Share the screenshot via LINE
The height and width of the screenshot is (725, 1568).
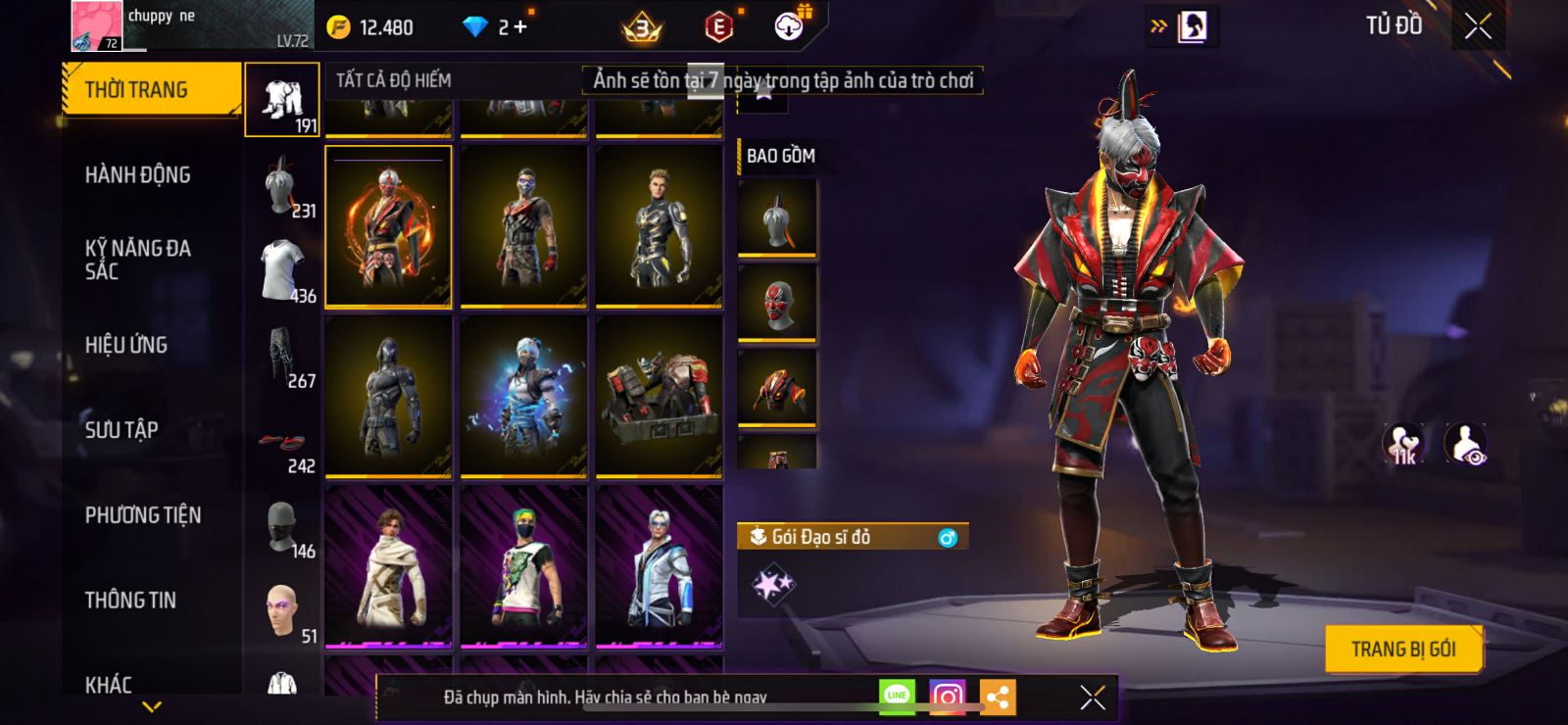coord(897,697)
